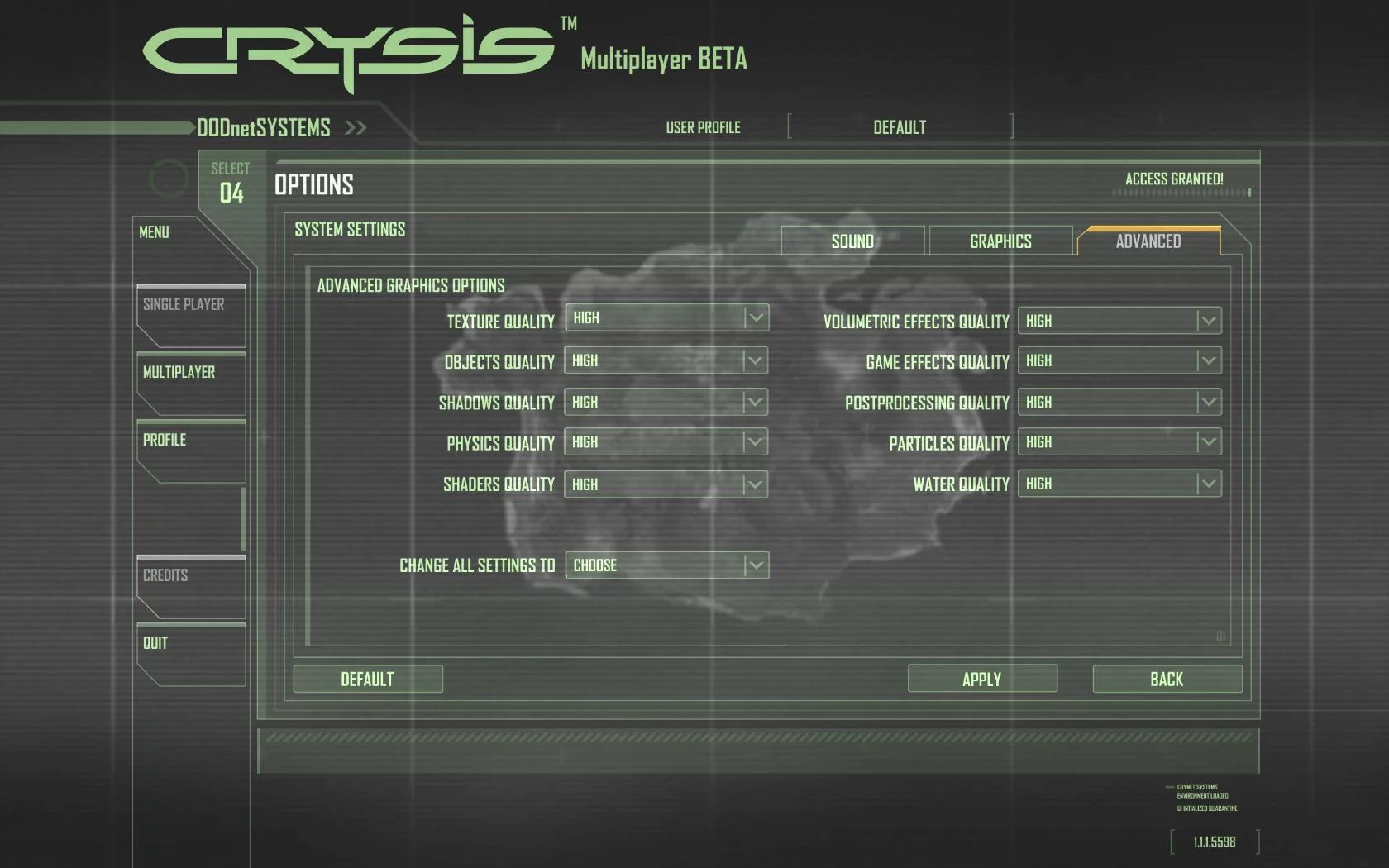The height and width of the screenshot is (868, 1389).
Task: Go back with the Back button
Action: coord(1167,680)
